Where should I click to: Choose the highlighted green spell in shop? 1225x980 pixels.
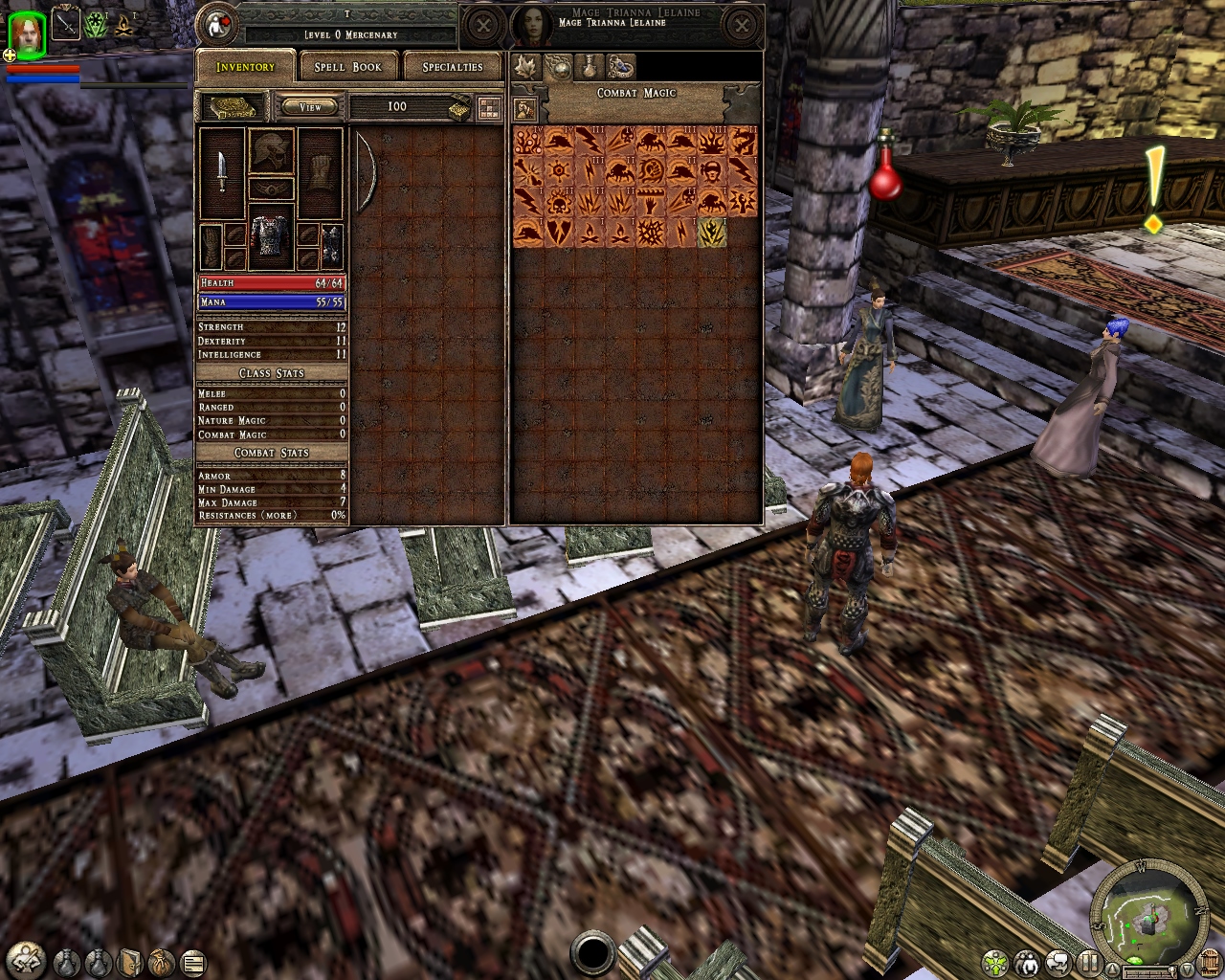pos(711,233)
